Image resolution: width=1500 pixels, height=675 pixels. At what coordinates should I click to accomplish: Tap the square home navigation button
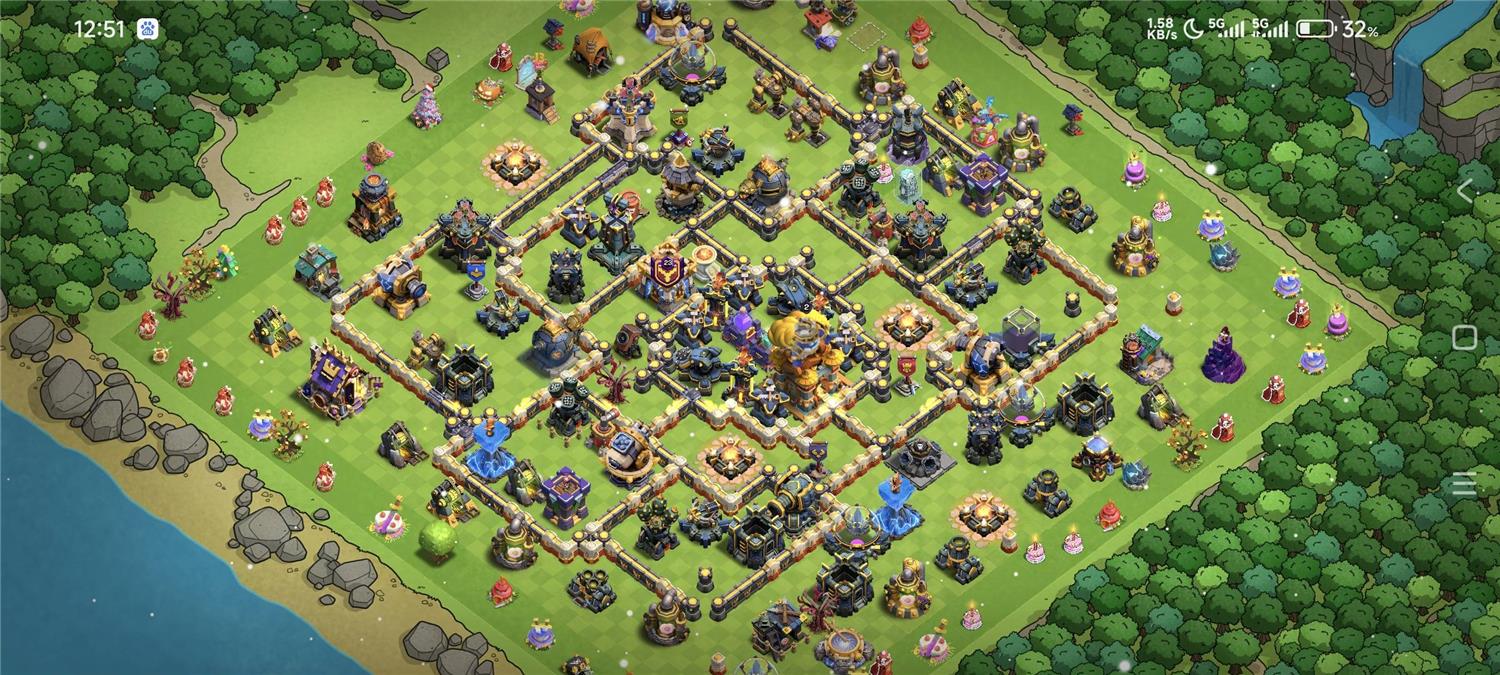click(x=1464, y=337)
